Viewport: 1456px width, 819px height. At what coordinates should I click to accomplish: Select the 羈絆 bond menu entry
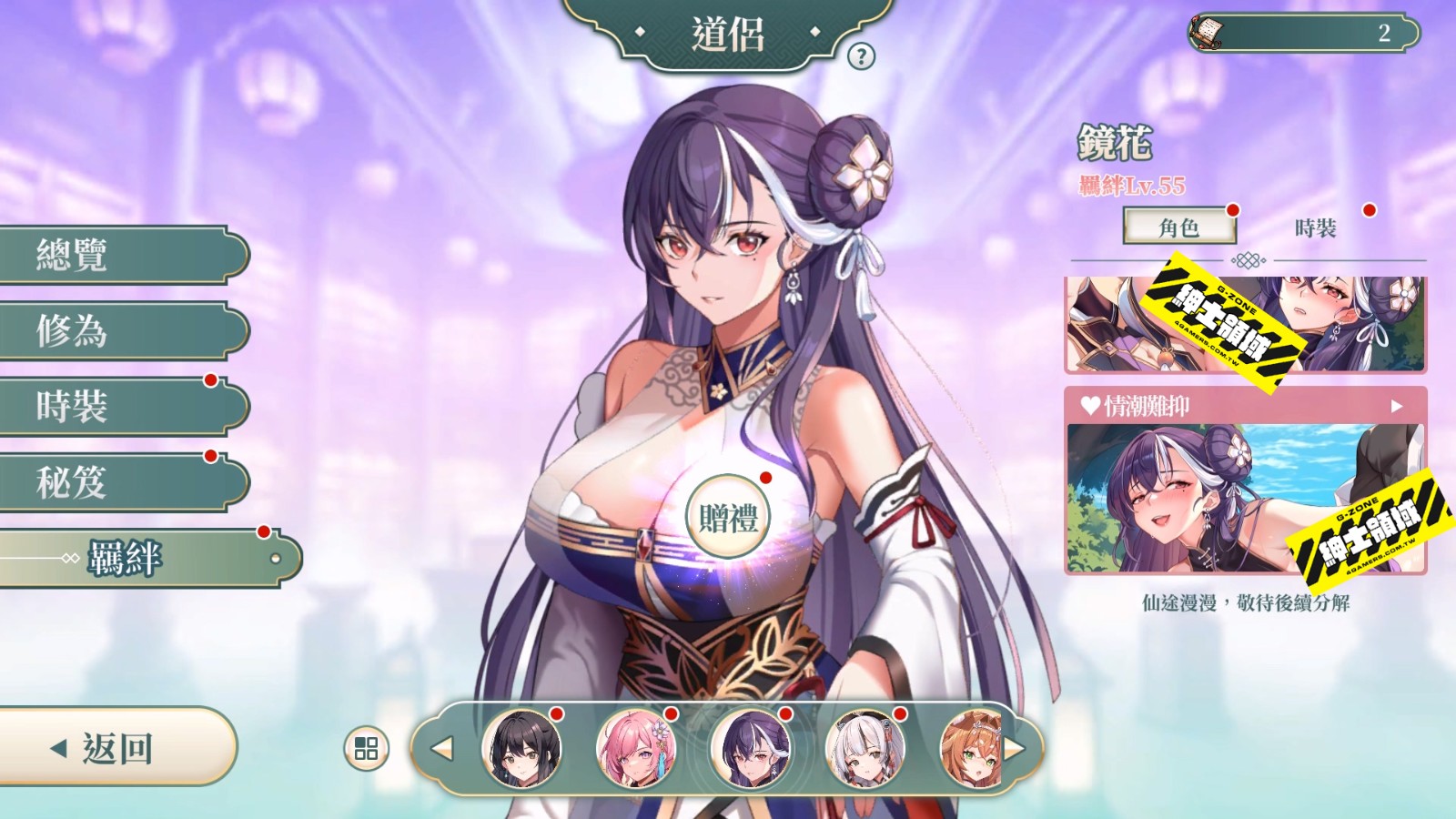[x=146, y=558]
